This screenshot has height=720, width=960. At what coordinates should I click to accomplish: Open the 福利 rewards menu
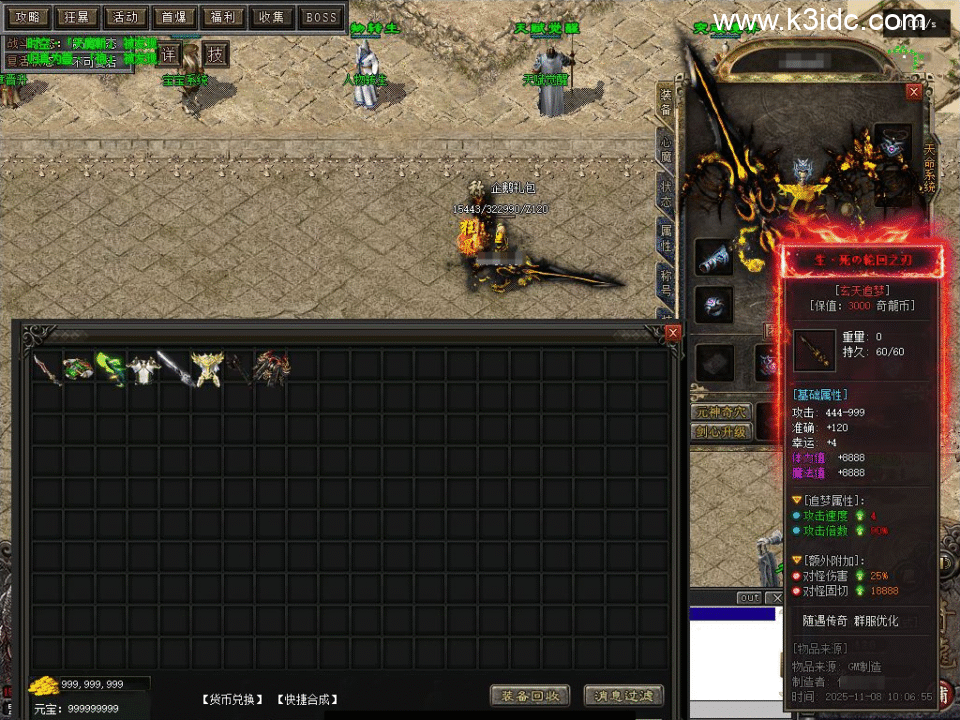pyautogui.click(x=223, y=17)
